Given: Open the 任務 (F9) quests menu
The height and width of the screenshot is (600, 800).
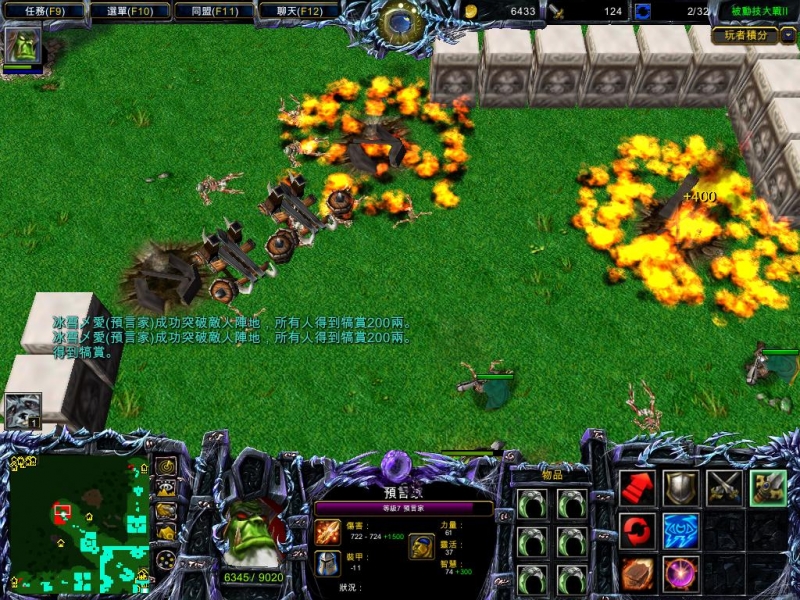Looking at the screenshot, I should point(40,11).
